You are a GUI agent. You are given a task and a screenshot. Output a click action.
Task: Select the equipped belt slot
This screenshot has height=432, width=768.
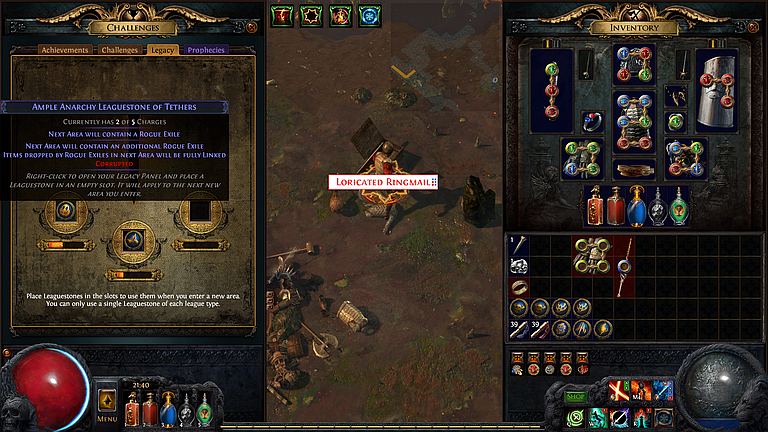634,169
